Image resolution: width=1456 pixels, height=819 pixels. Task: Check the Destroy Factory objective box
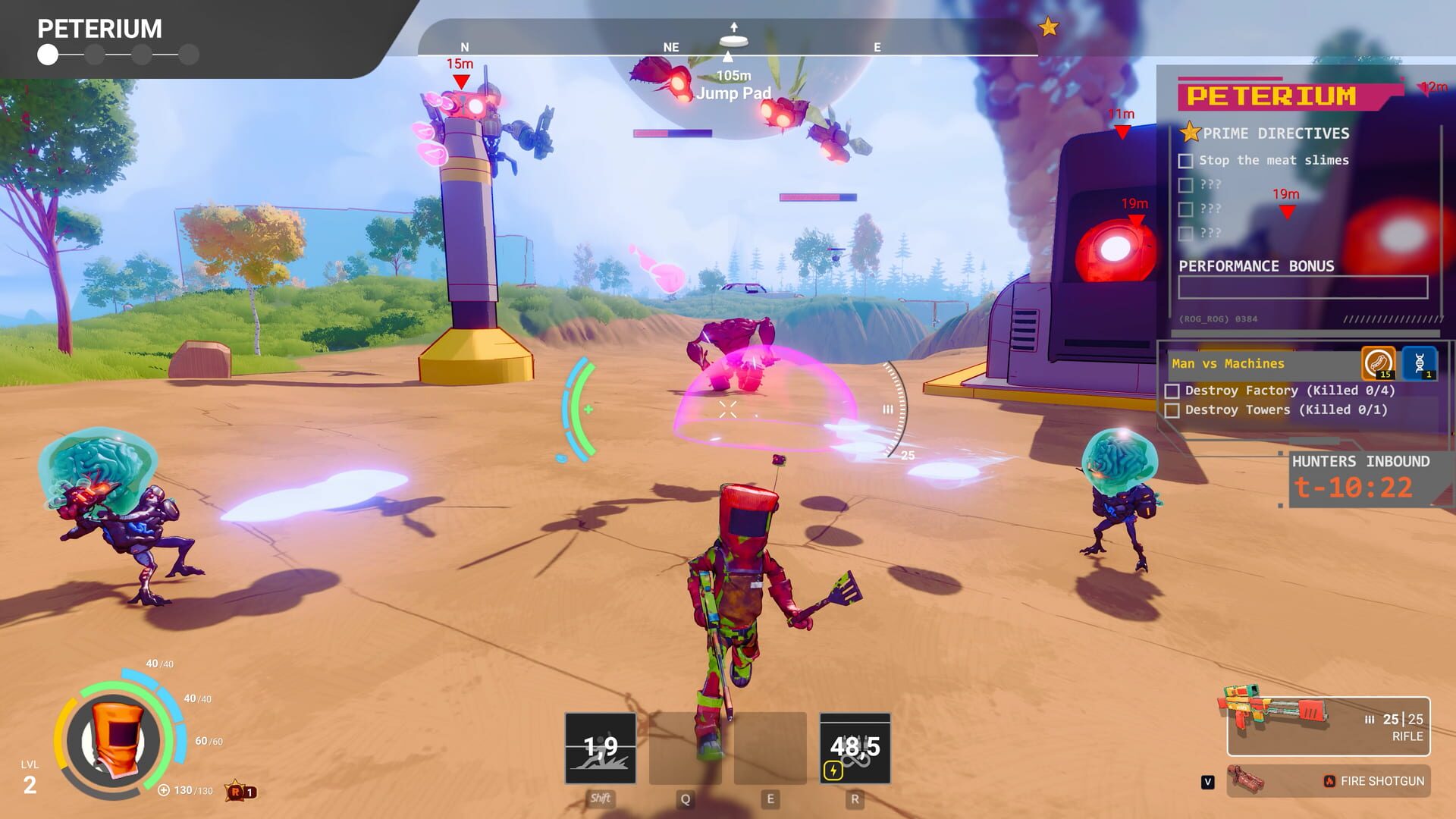pos(1172,391)
